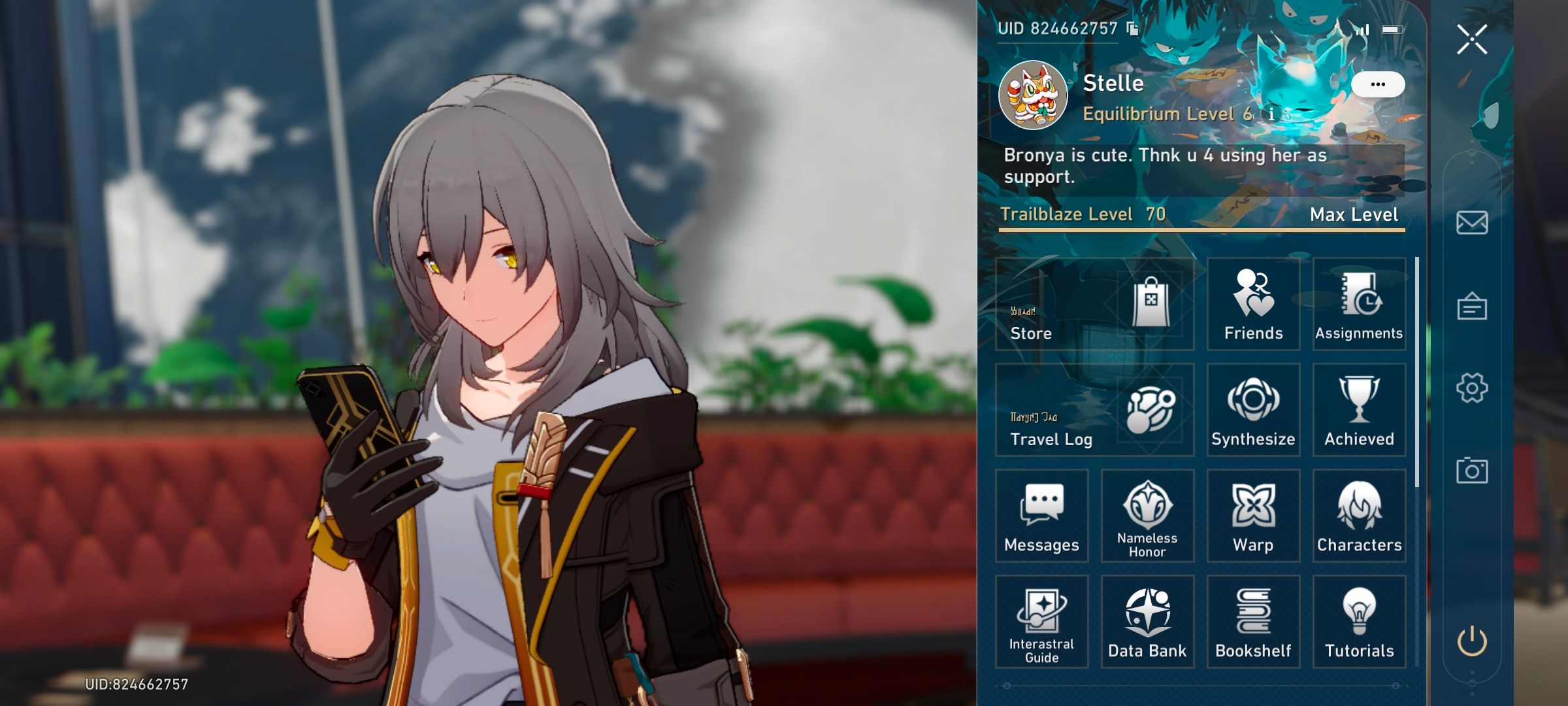The height and width of the screenshot is (706, 1568).
Task: Expand the profile options with the ellipsis button
Action: coord(1379,83)
